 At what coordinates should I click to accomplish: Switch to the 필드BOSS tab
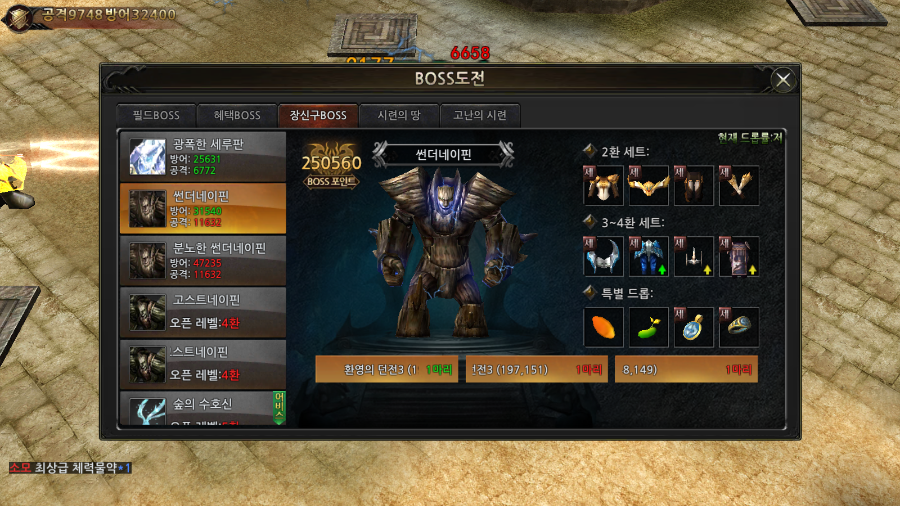153,115
